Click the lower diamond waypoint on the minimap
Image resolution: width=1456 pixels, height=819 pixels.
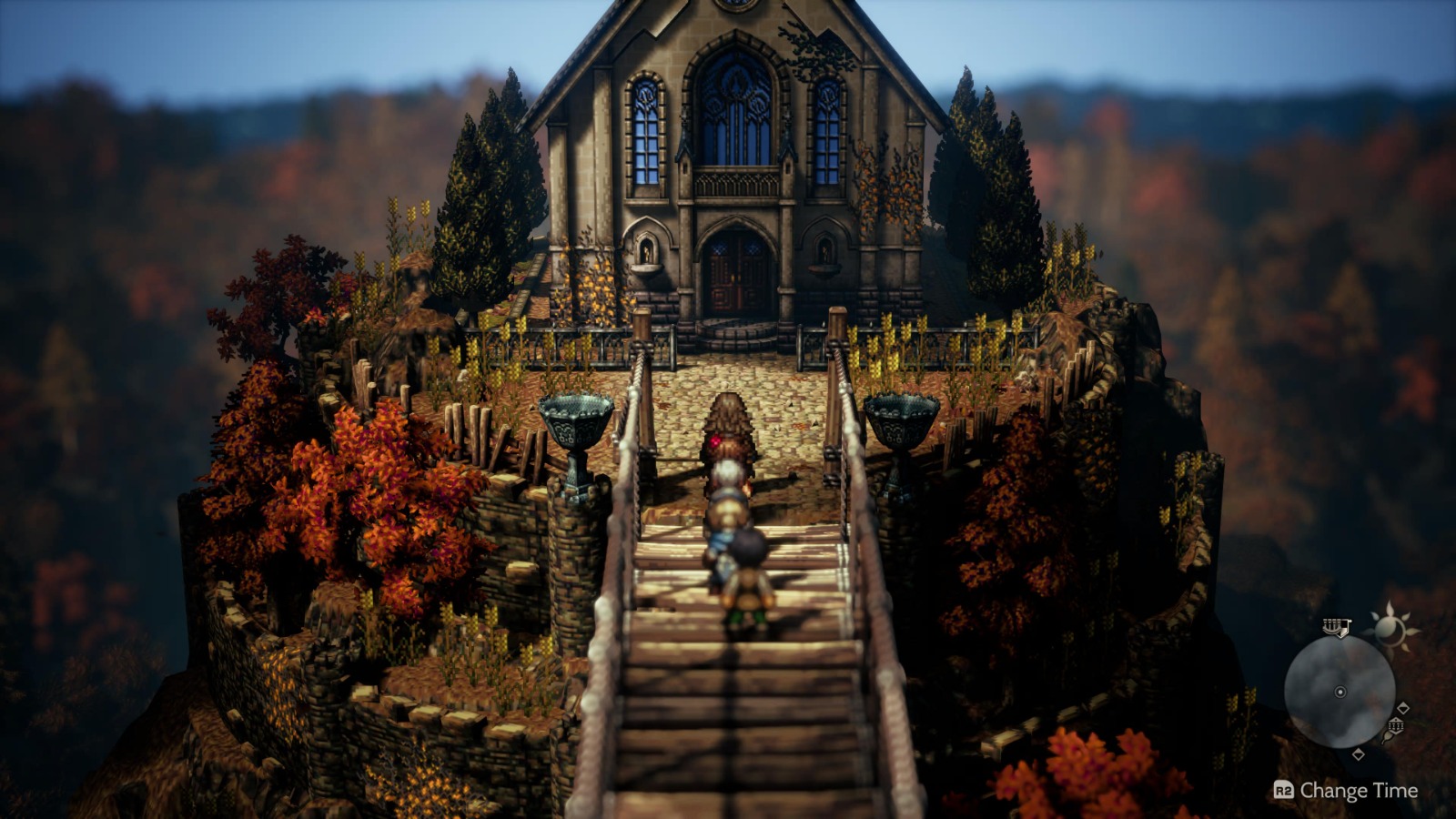[x=1359, y=754]
